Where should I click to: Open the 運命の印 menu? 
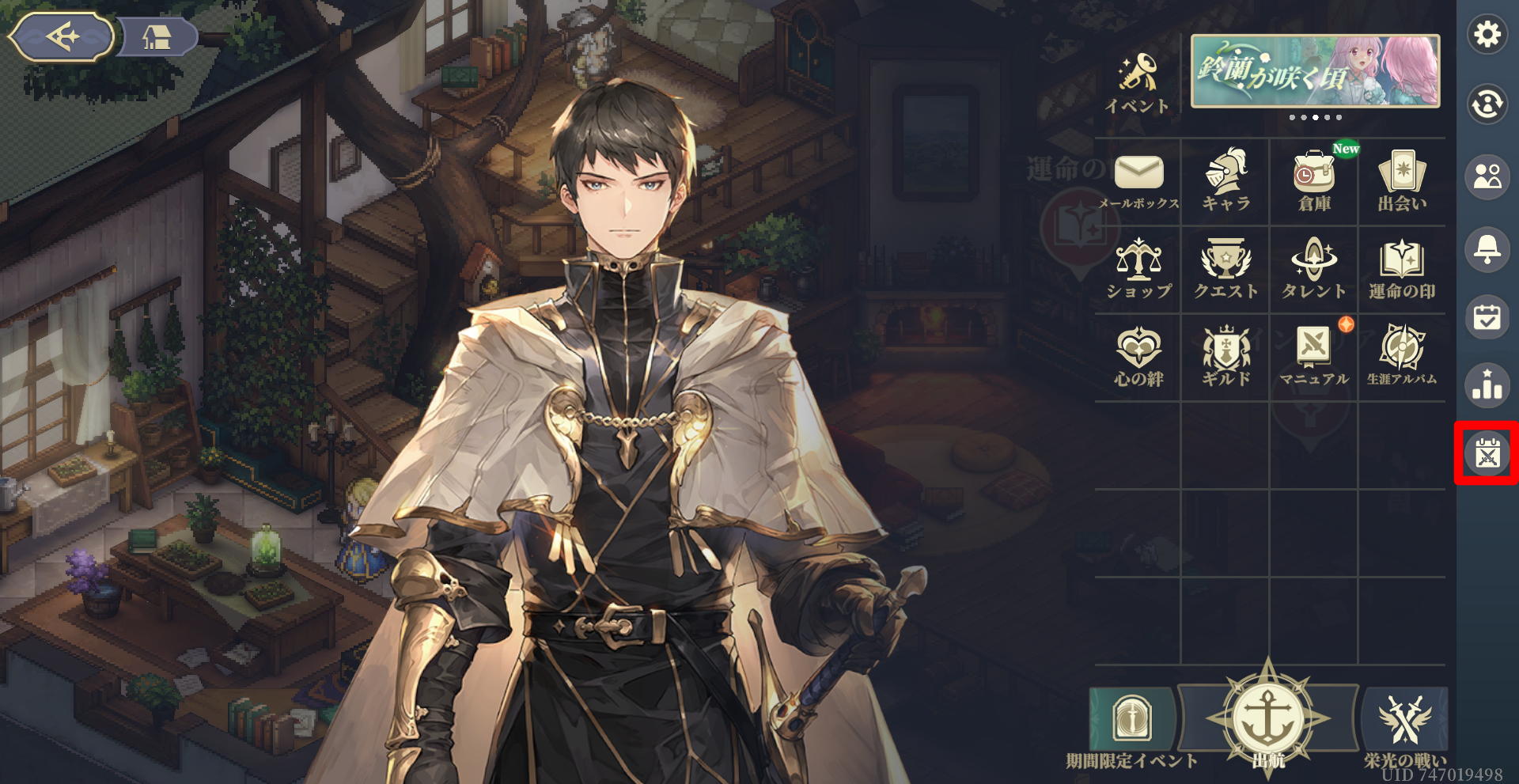(1402, 269)
